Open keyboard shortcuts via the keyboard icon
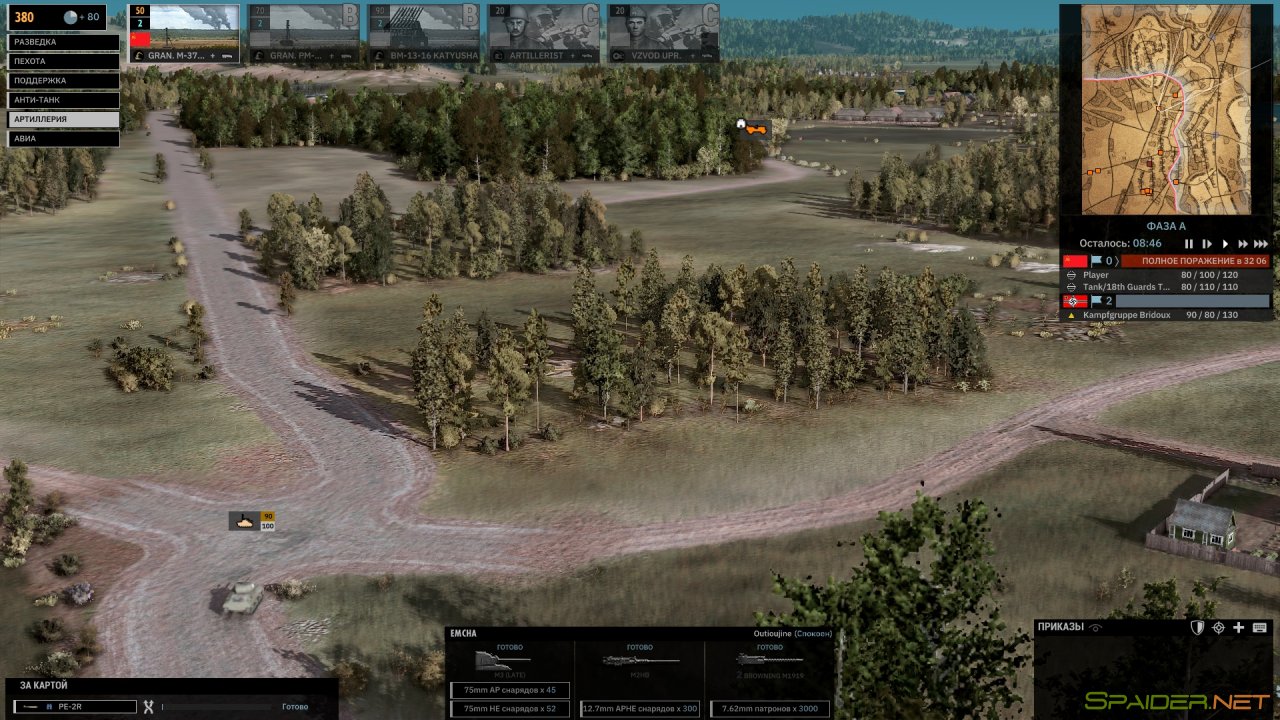 (1259, 628)
